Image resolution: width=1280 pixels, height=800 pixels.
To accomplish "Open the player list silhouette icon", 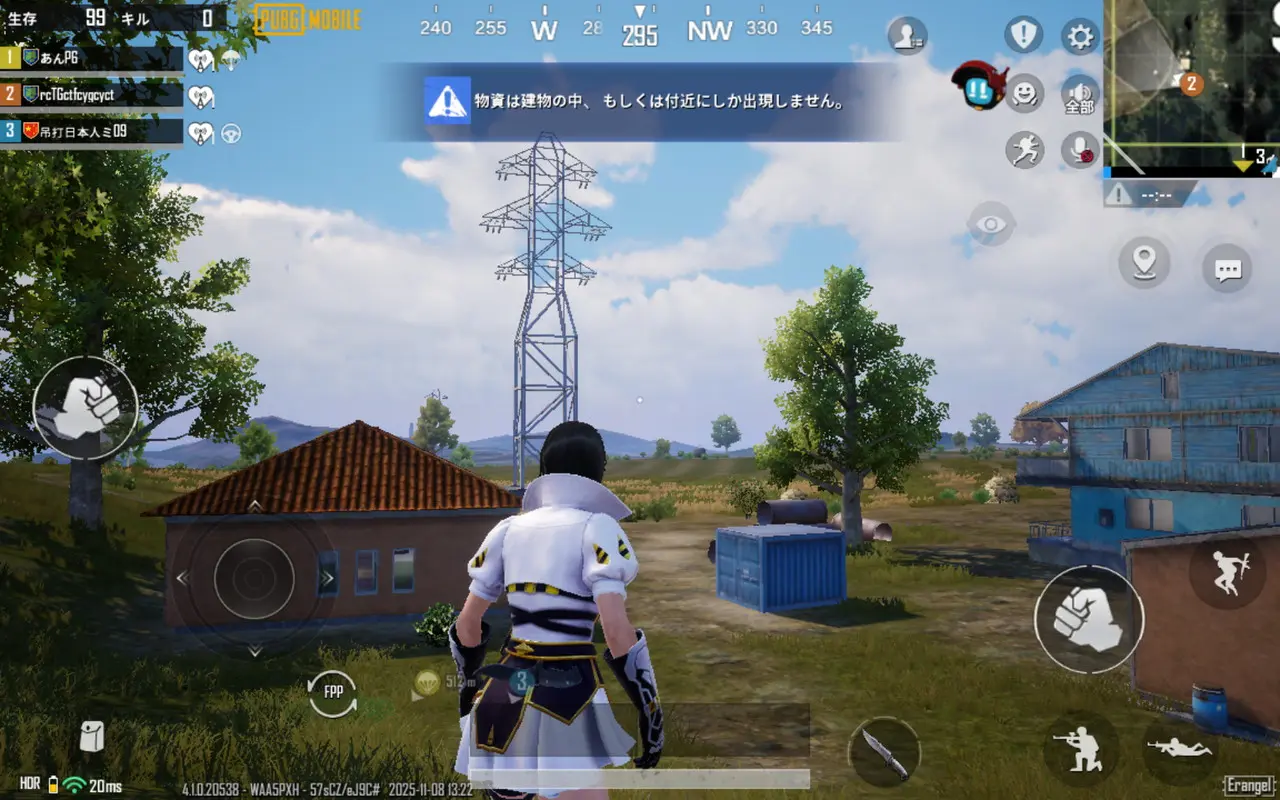I will [x=907, y=36].
